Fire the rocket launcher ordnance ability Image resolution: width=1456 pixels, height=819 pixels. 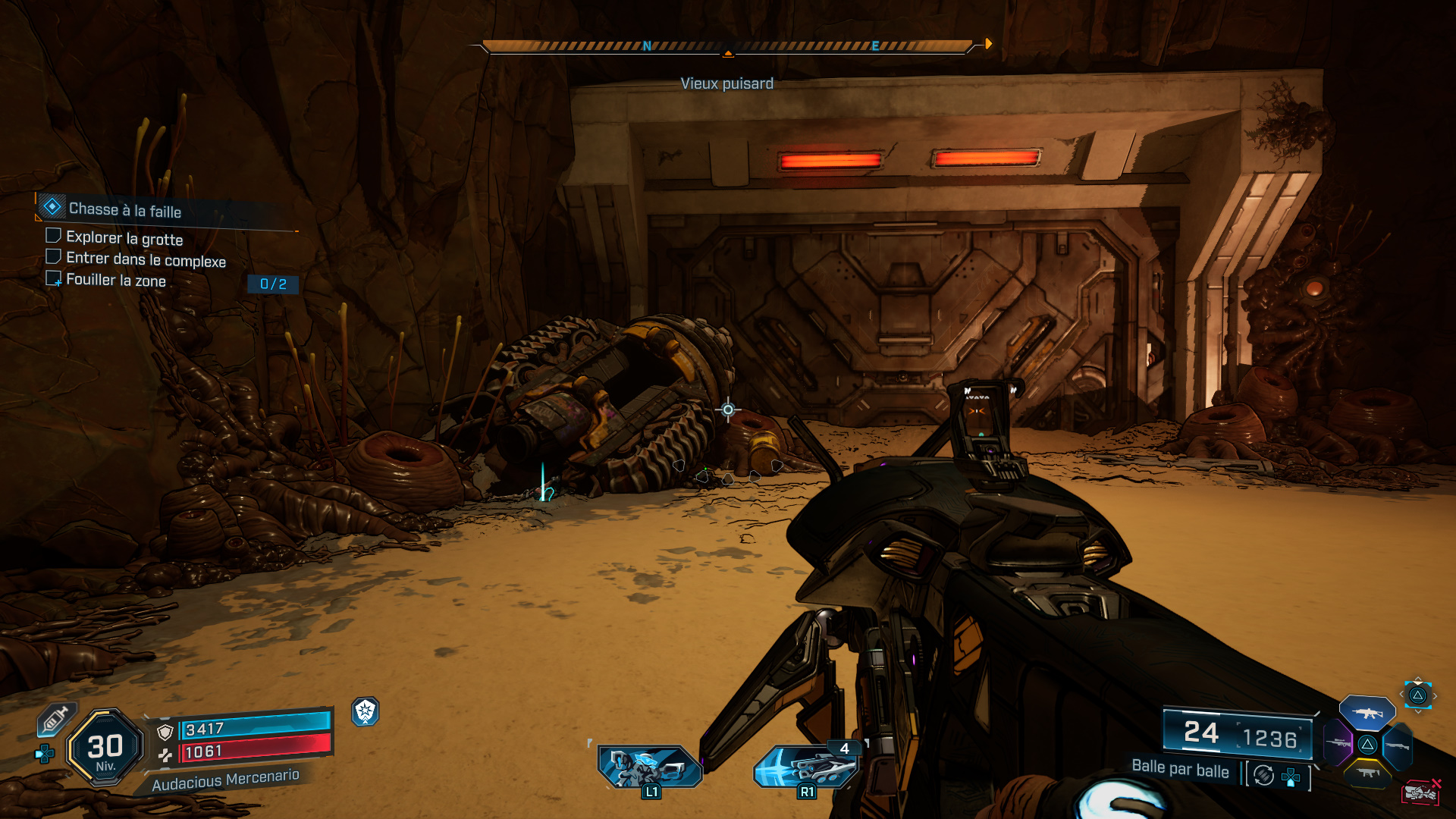point(806,766)
